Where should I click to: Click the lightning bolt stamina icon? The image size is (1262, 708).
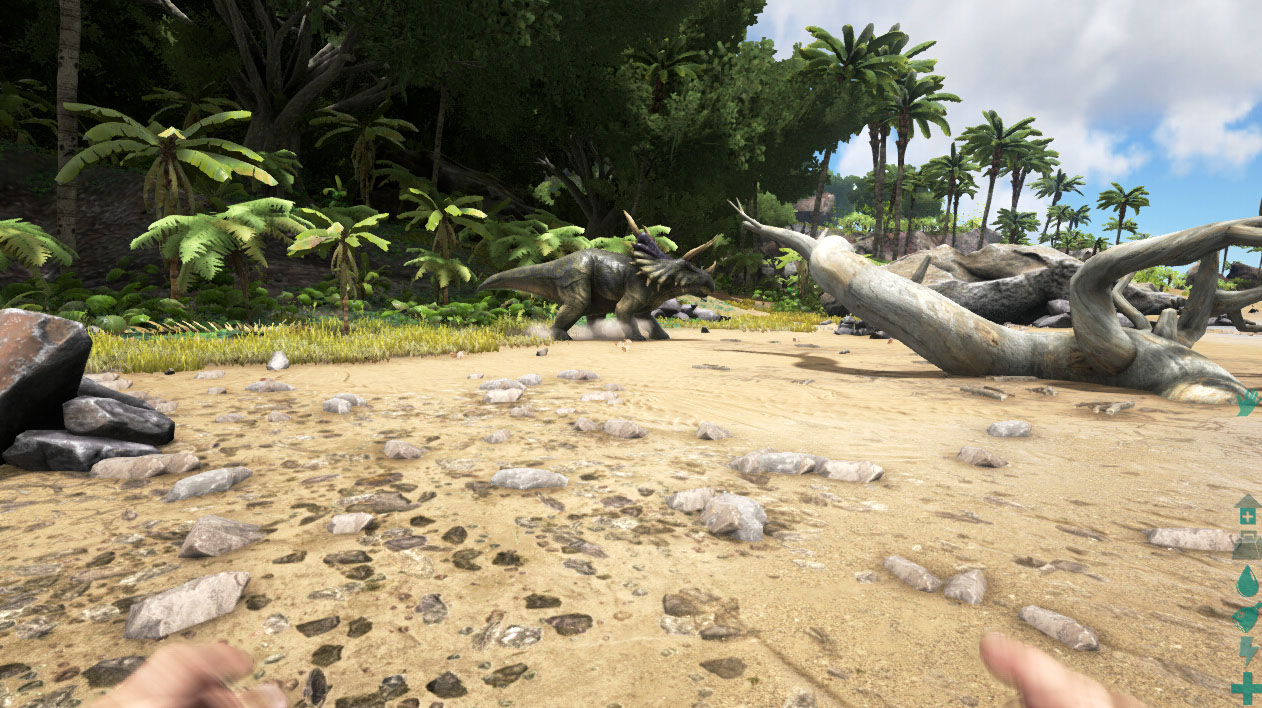(1247, 652)
